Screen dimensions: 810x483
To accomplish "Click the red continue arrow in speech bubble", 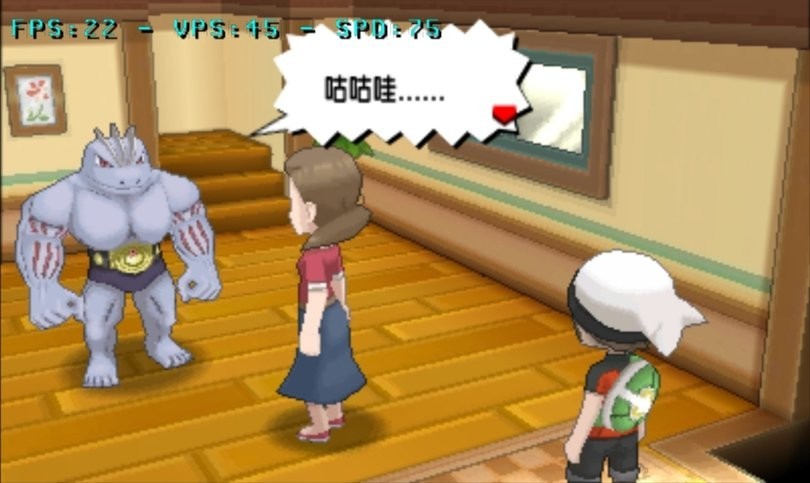I will coord(506,113).
